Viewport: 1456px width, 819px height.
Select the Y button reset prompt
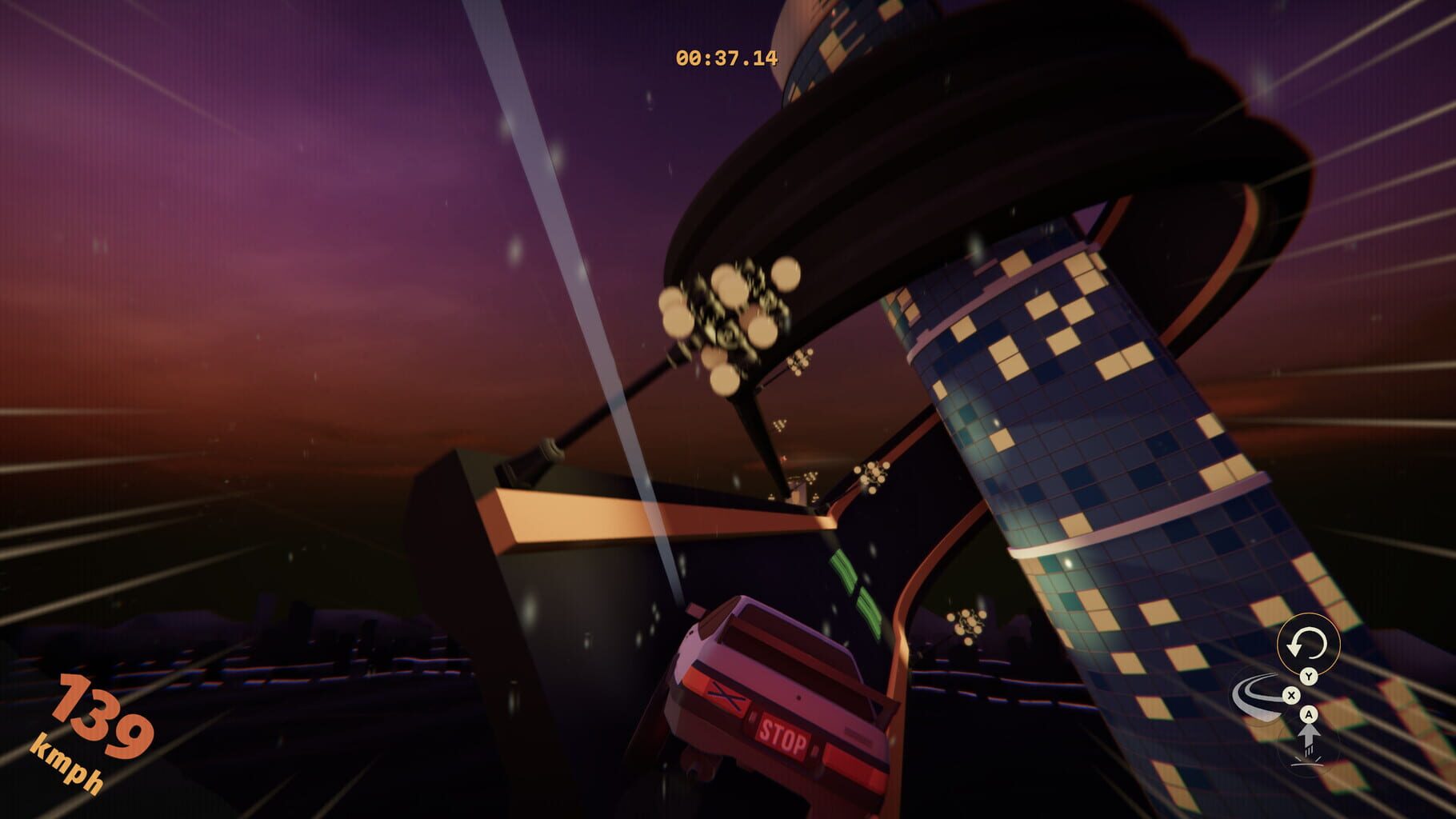tap(1309, 676)
